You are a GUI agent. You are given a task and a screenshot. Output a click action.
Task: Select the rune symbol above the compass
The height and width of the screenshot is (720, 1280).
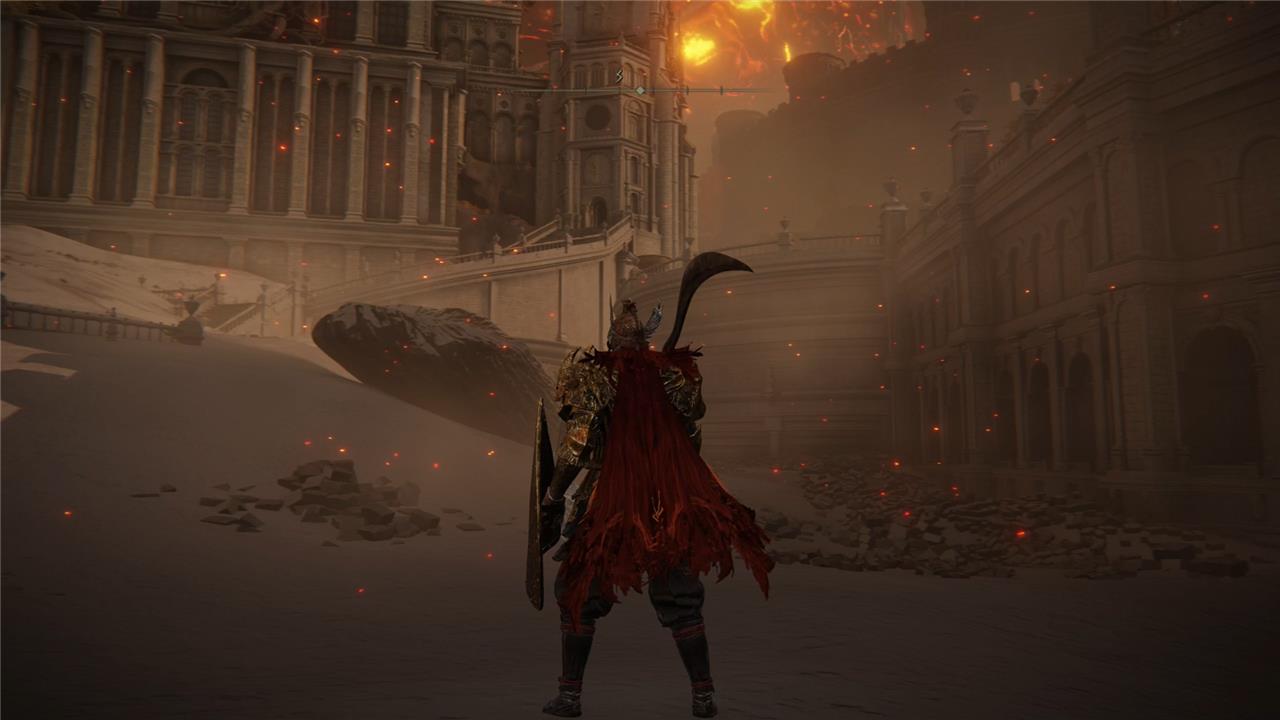tap(619, 75)
